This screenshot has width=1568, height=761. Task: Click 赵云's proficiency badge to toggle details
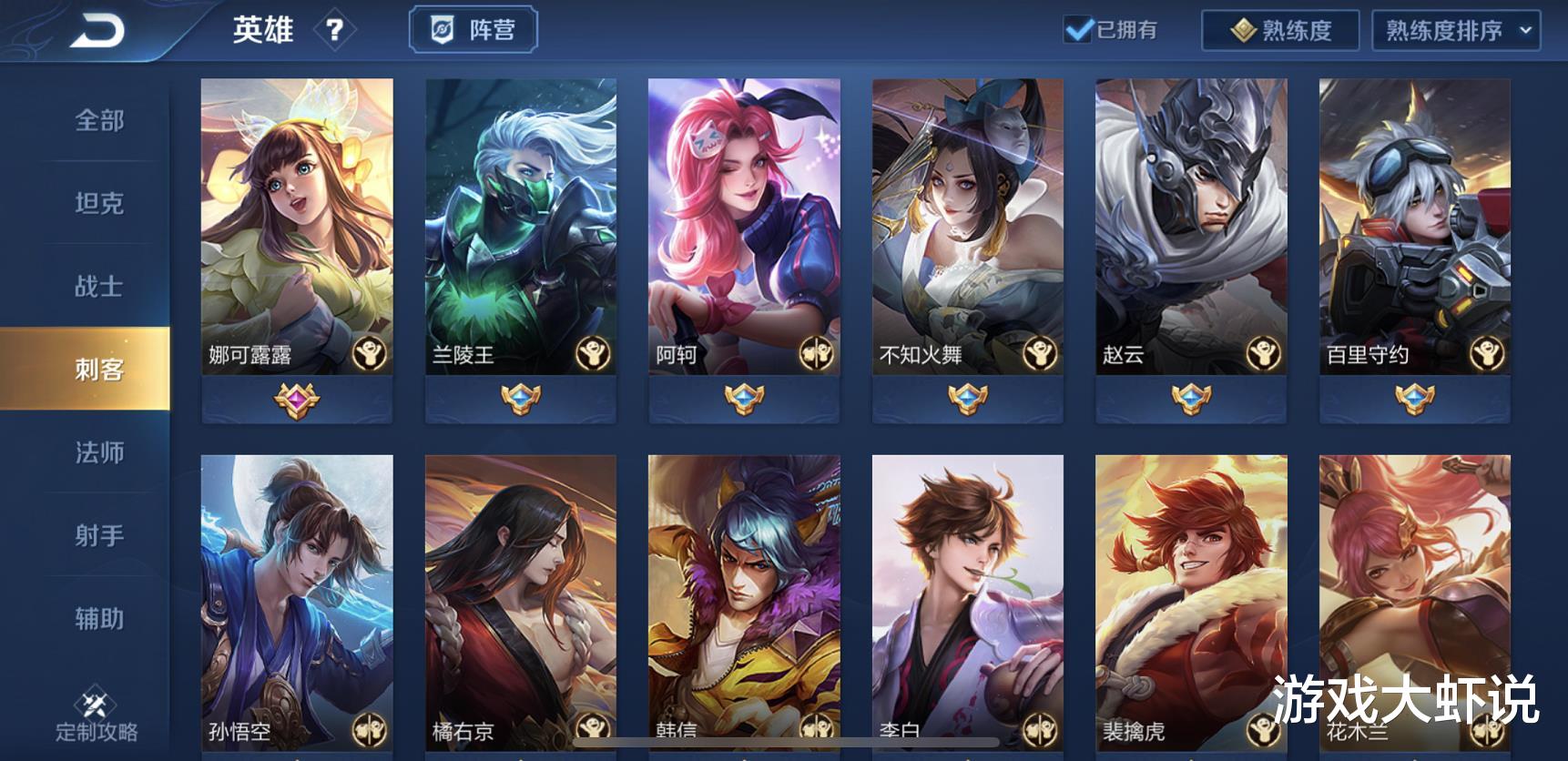[x=1192, y=397]
